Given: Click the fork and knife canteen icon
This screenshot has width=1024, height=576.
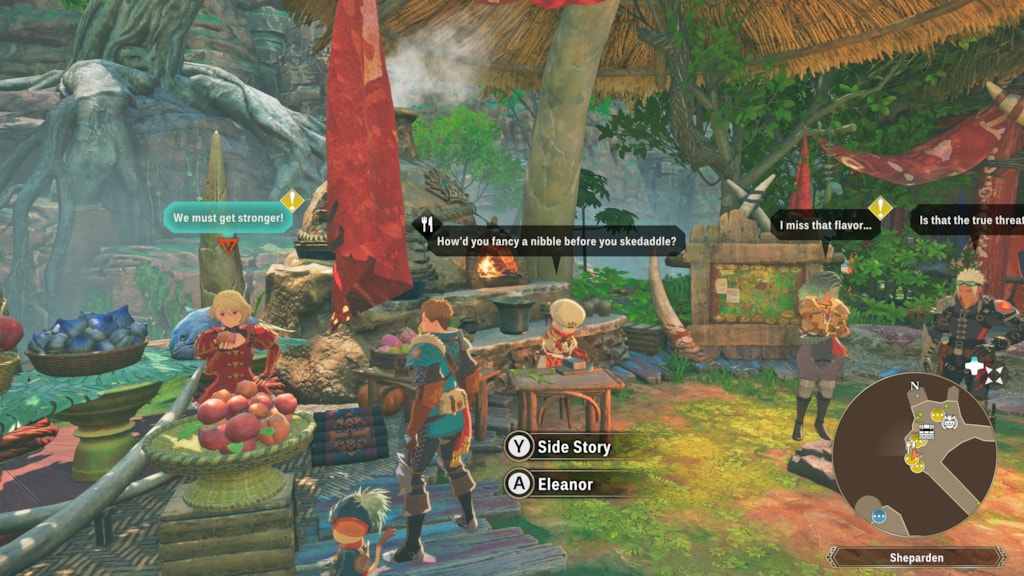Looking at the screenshot, I should click(x=427, y=225).
